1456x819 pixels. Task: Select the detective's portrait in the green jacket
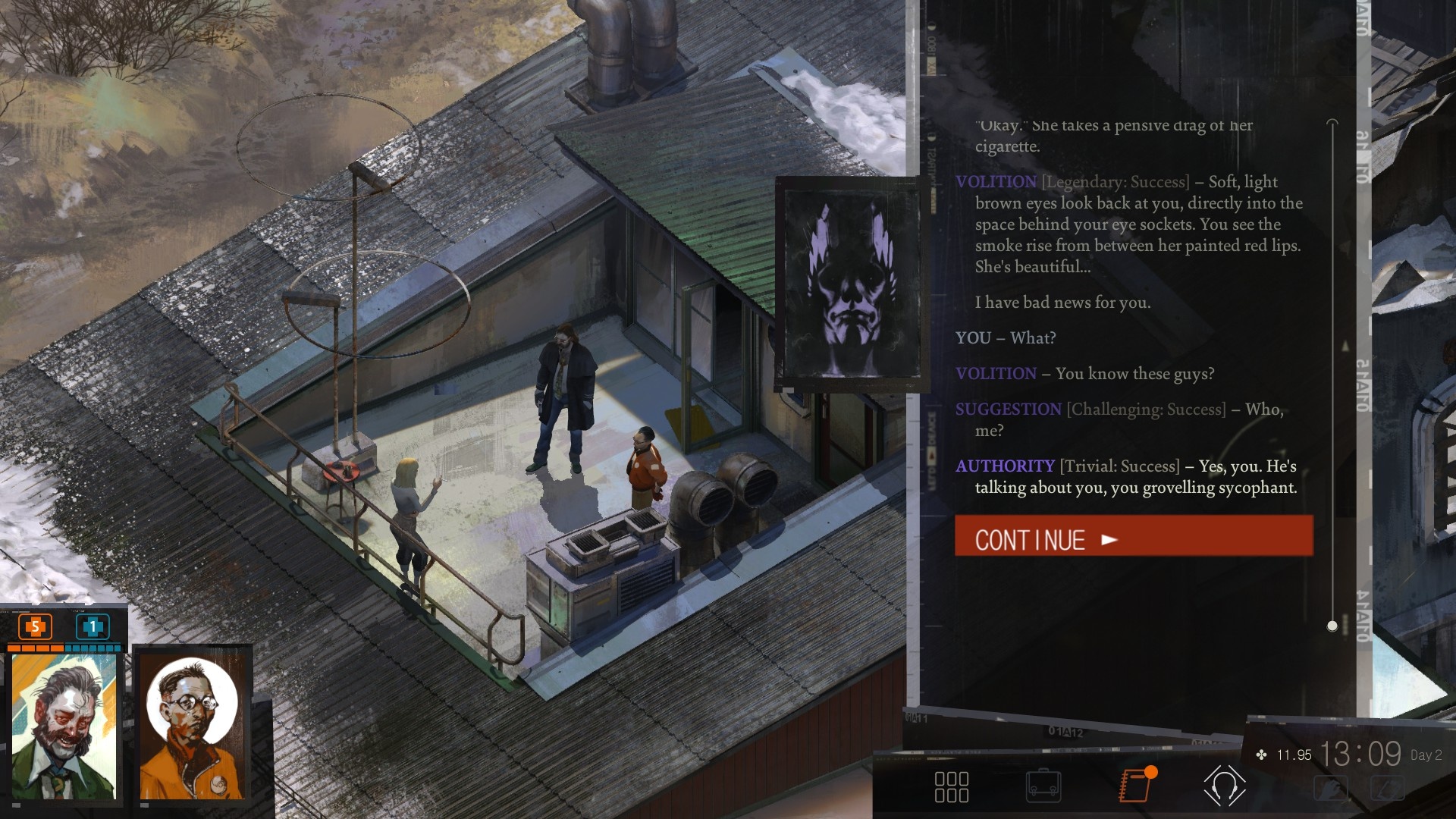coord(64,726)
